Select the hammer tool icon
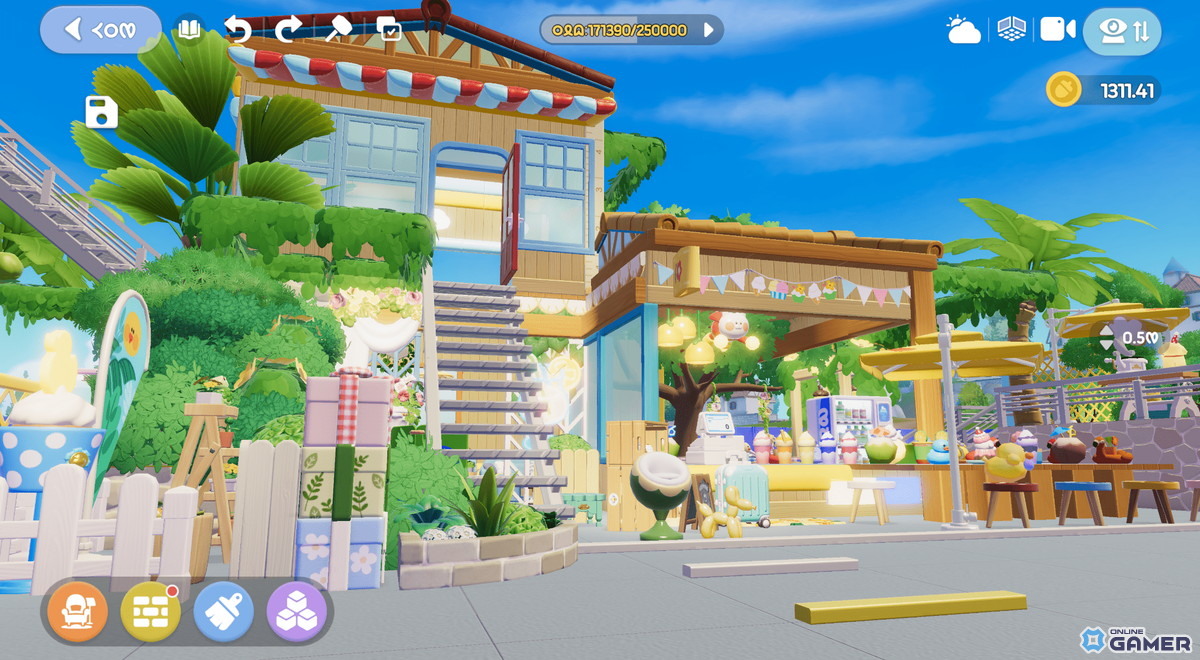This screenshot has height=660, width=1200. coord(338,29)
